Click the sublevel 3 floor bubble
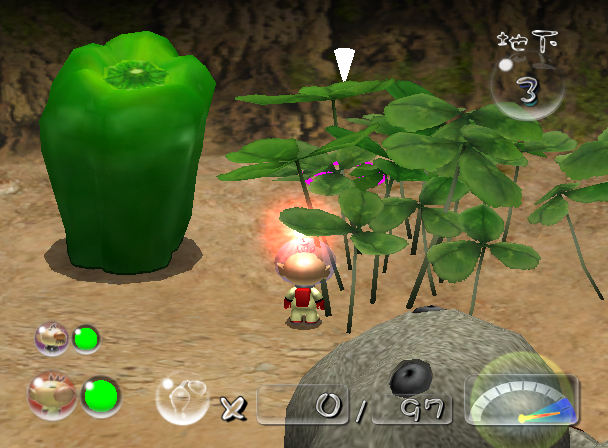Image resolution: width=608 pixels, height=448 pixels. [528, 89]
